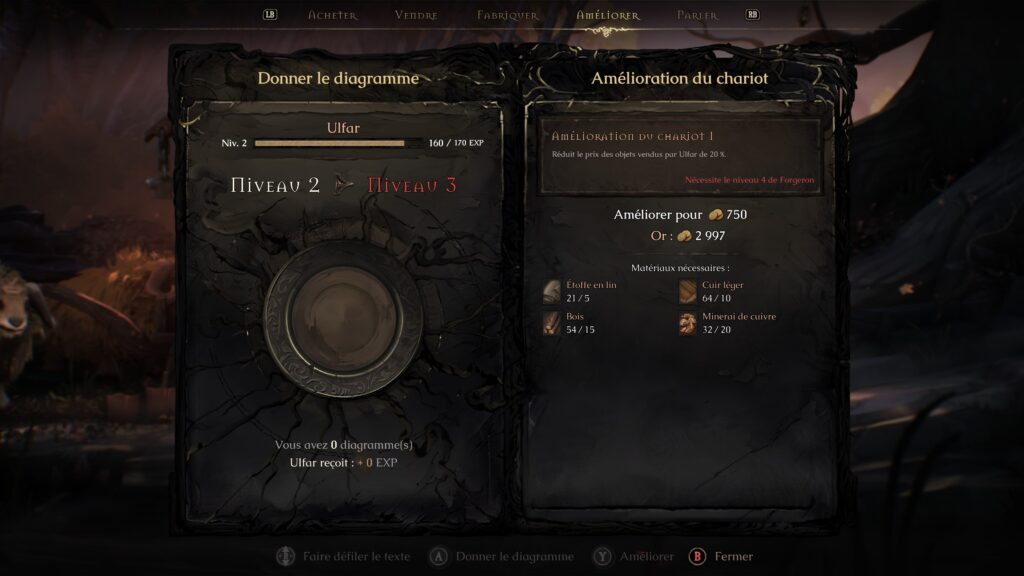Viewport: 1024px width, 576px height.
Task: Activate the Améliorer action in bottom bar
Action: click(x=636, y=556)
